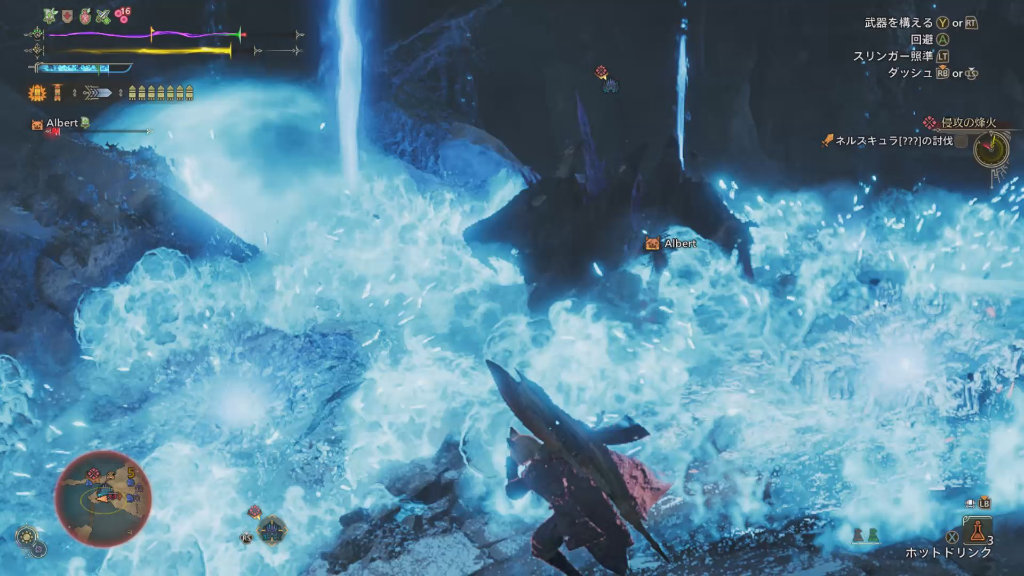The width and height of the screenshot is (1024, 576).
Task: Check the quest timer clock dial
Action: pyautogui.click(x=990, y=149)
